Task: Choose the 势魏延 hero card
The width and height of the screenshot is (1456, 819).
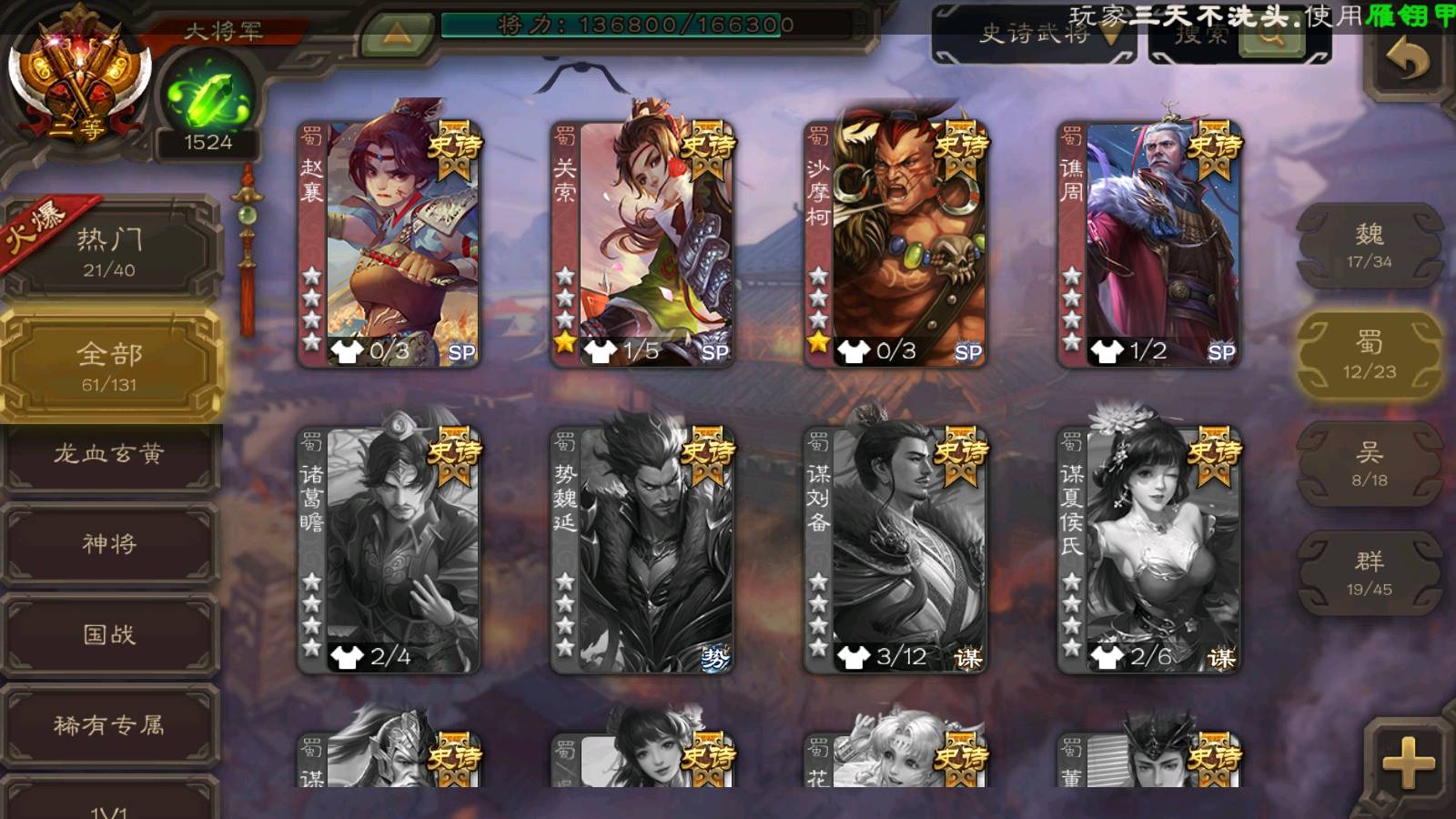Action: point(642,549)
